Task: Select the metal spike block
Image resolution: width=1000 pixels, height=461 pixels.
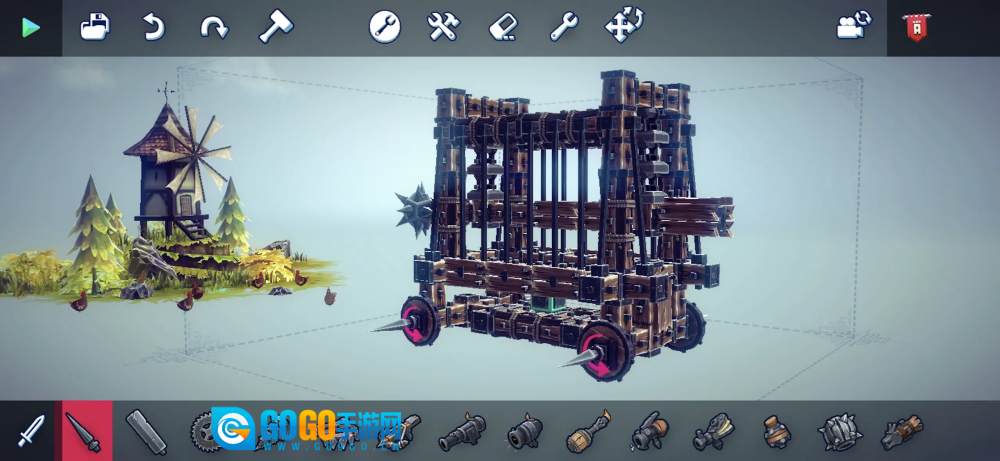Action: pos(87,431)
